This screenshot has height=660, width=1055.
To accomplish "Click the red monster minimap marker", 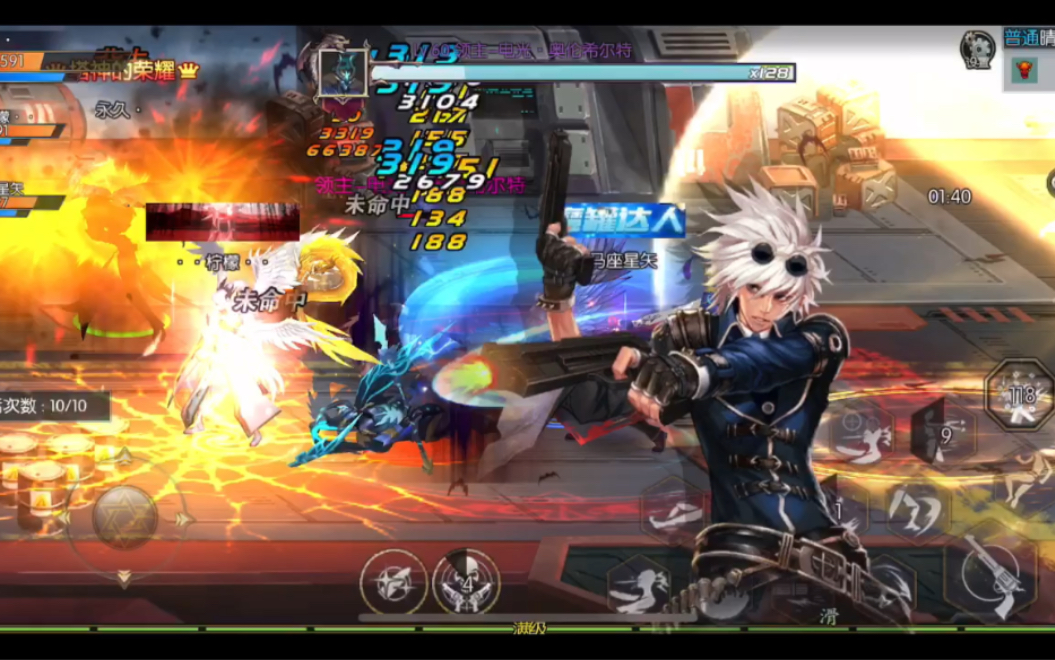I will click(x=1024, y=70).
